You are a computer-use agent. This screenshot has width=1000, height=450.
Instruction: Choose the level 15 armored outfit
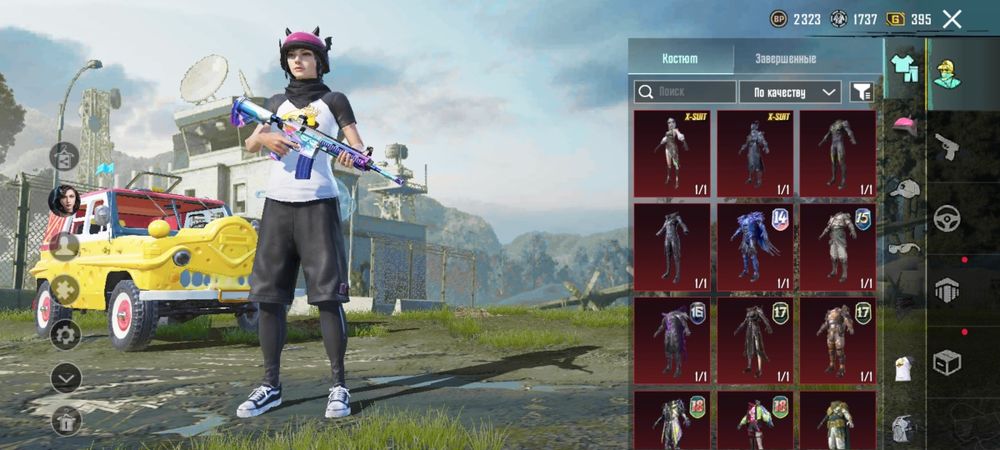838,246
